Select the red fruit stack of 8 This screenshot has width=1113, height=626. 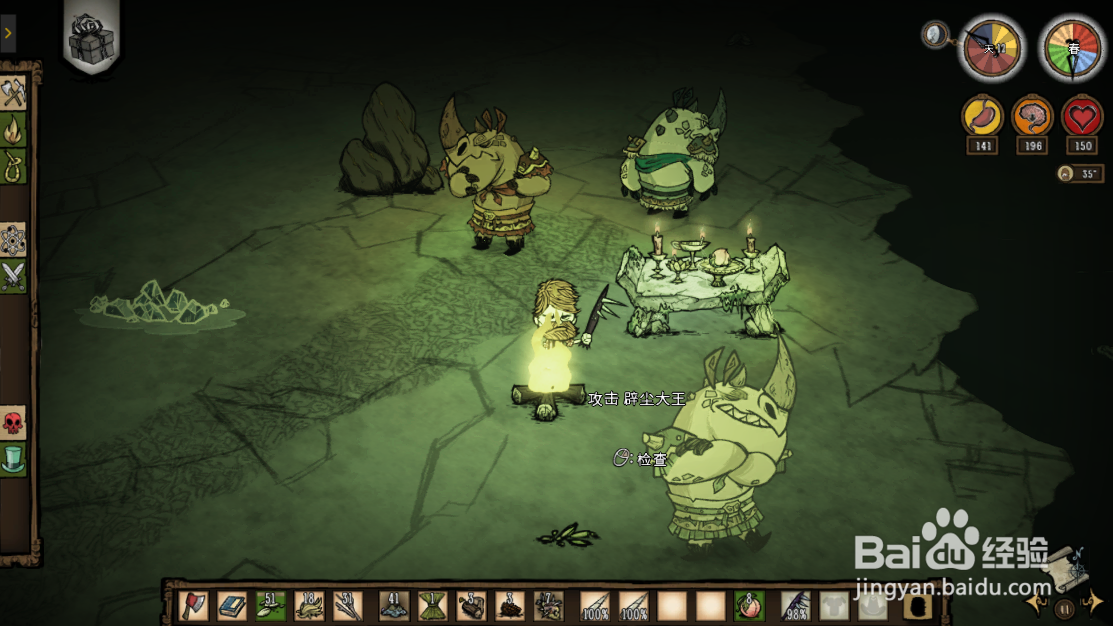749,606
